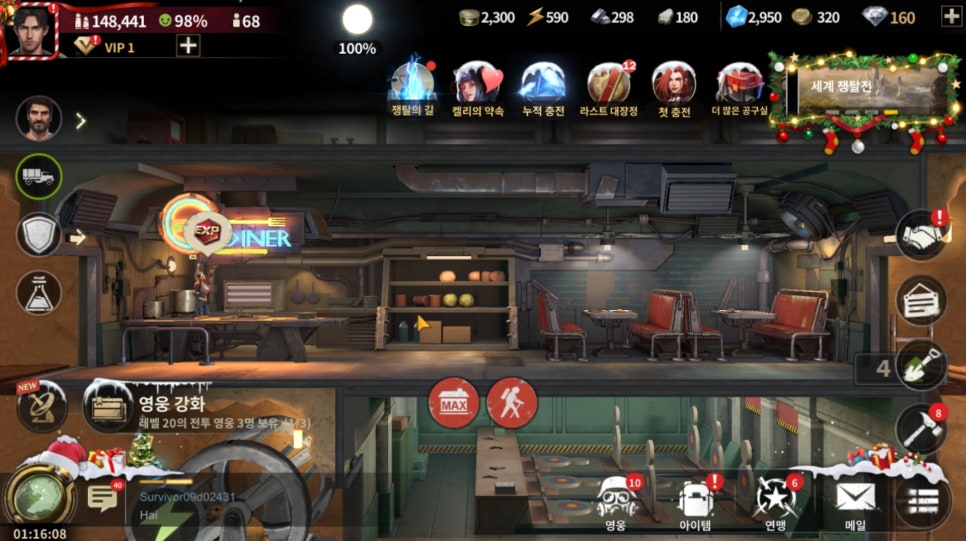Open the 쟁탈의 길 event
966x541 pixels.
(x=411, y=84)
